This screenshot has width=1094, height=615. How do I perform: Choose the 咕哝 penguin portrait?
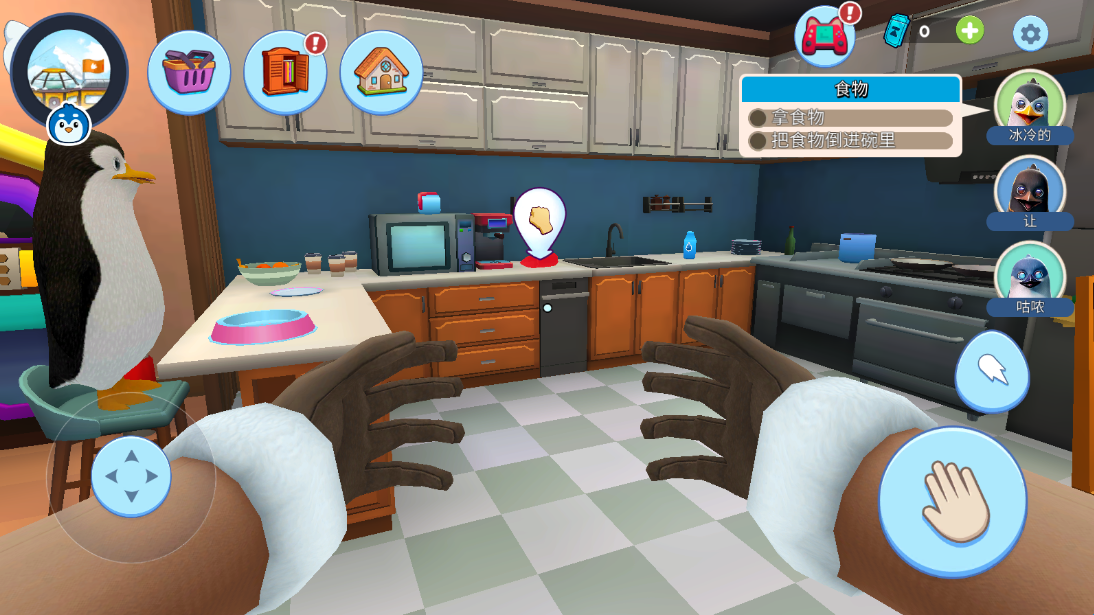pyautogui.click(x=1030, y=274)
